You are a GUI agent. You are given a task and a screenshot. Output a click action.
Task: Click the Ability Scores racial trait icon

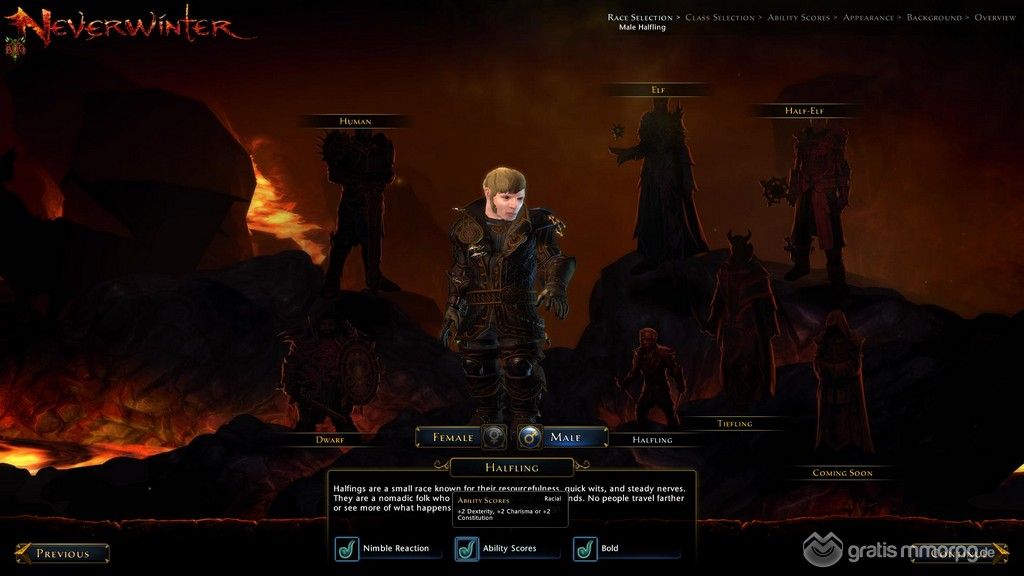pos(467,548)
